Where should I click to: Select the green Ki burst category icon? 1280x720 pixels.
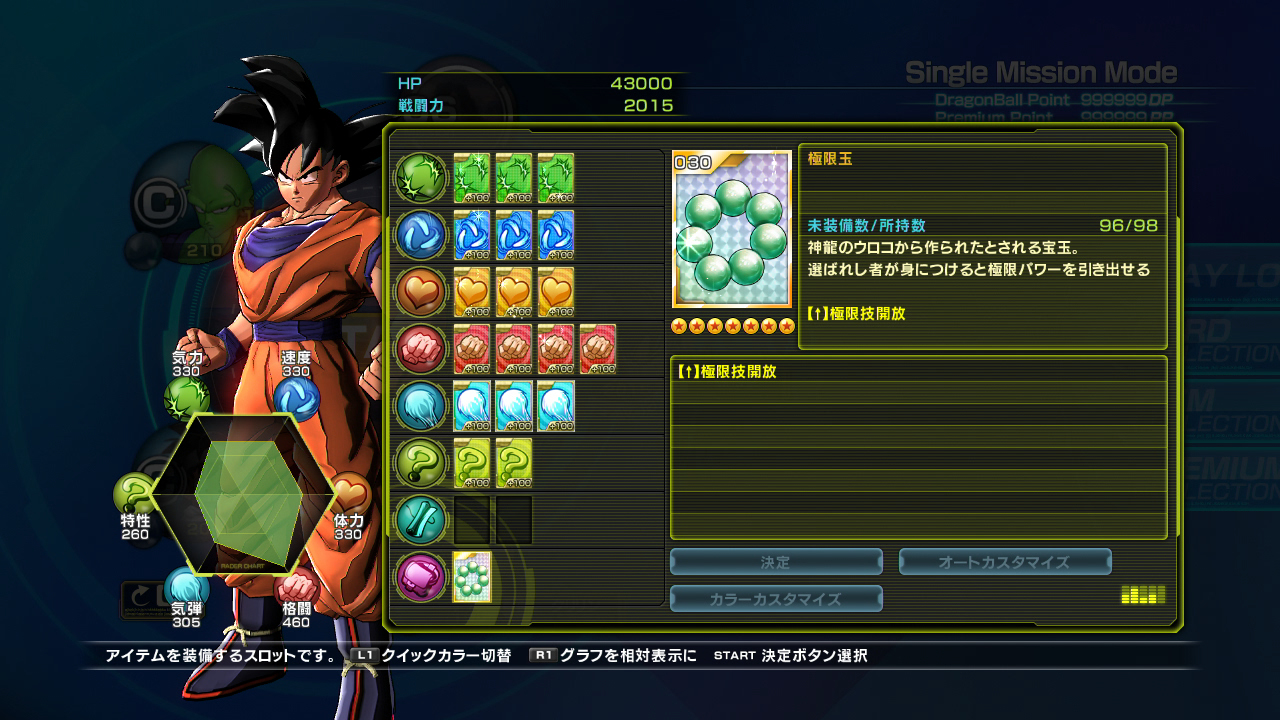pyautogui.click(x=421, y=178)
